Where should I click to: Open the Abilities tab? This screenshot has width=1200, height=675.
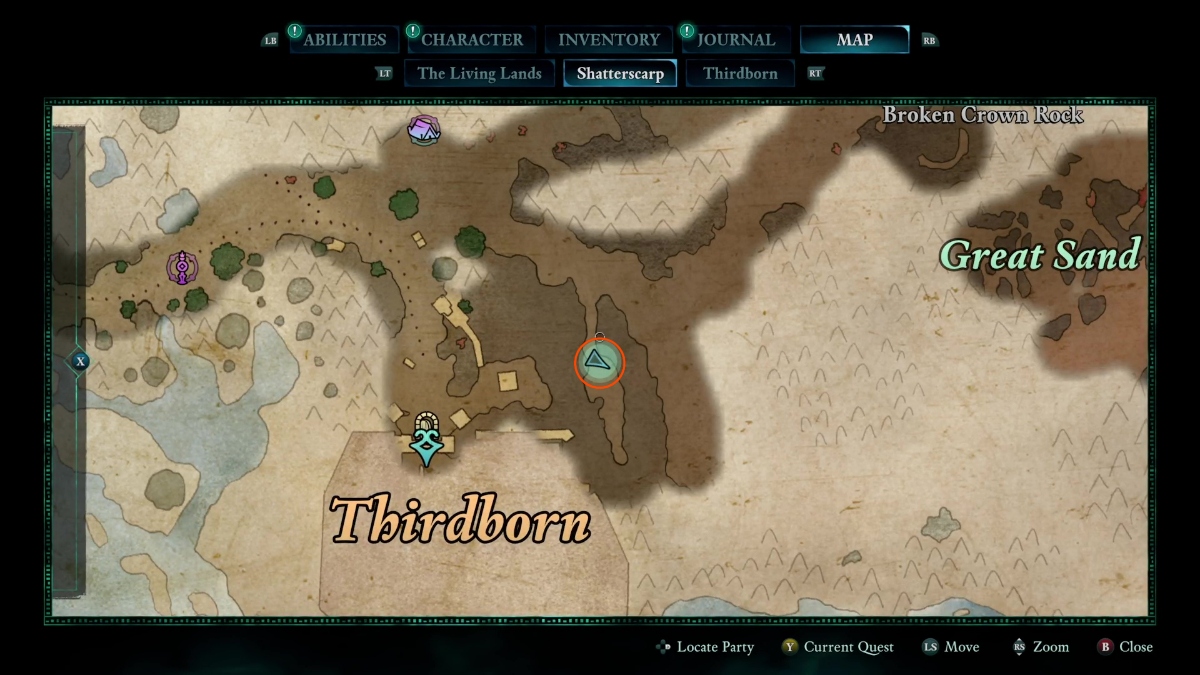coord(344,40)
